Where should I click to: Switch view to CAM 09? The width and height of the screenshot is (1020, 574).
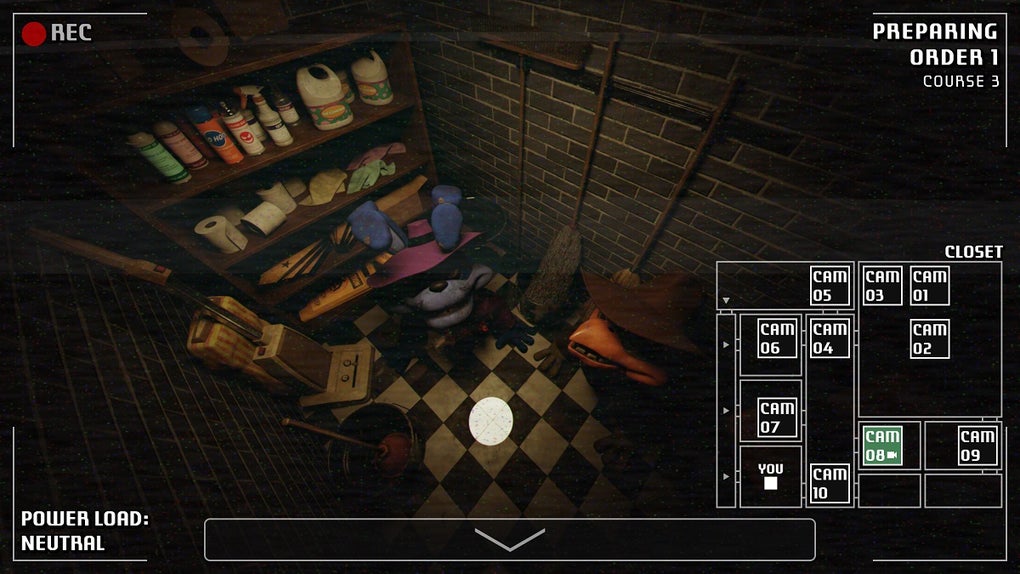point(977,445)
